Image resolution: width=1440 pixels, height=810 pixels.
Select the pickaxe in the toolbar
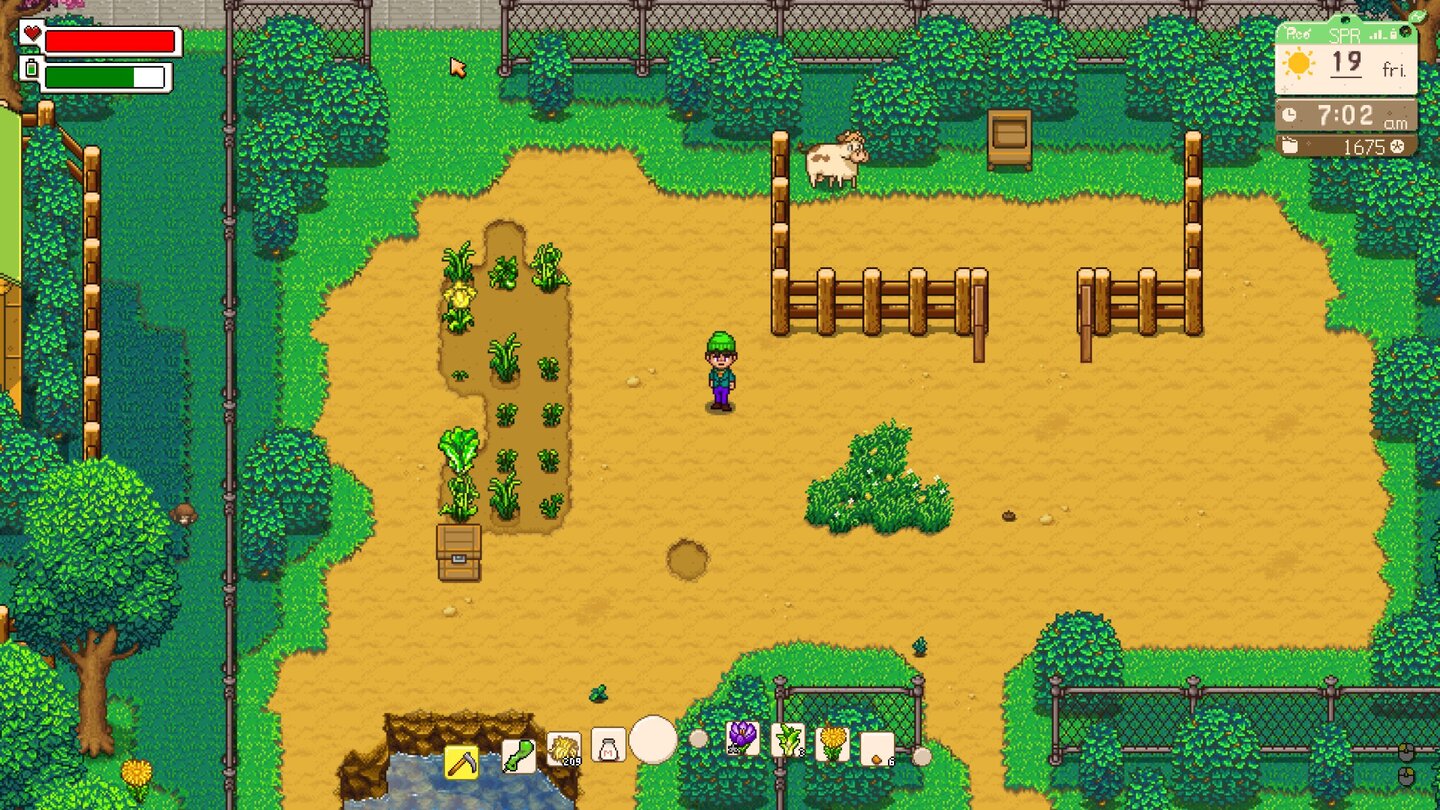point(463,760)
